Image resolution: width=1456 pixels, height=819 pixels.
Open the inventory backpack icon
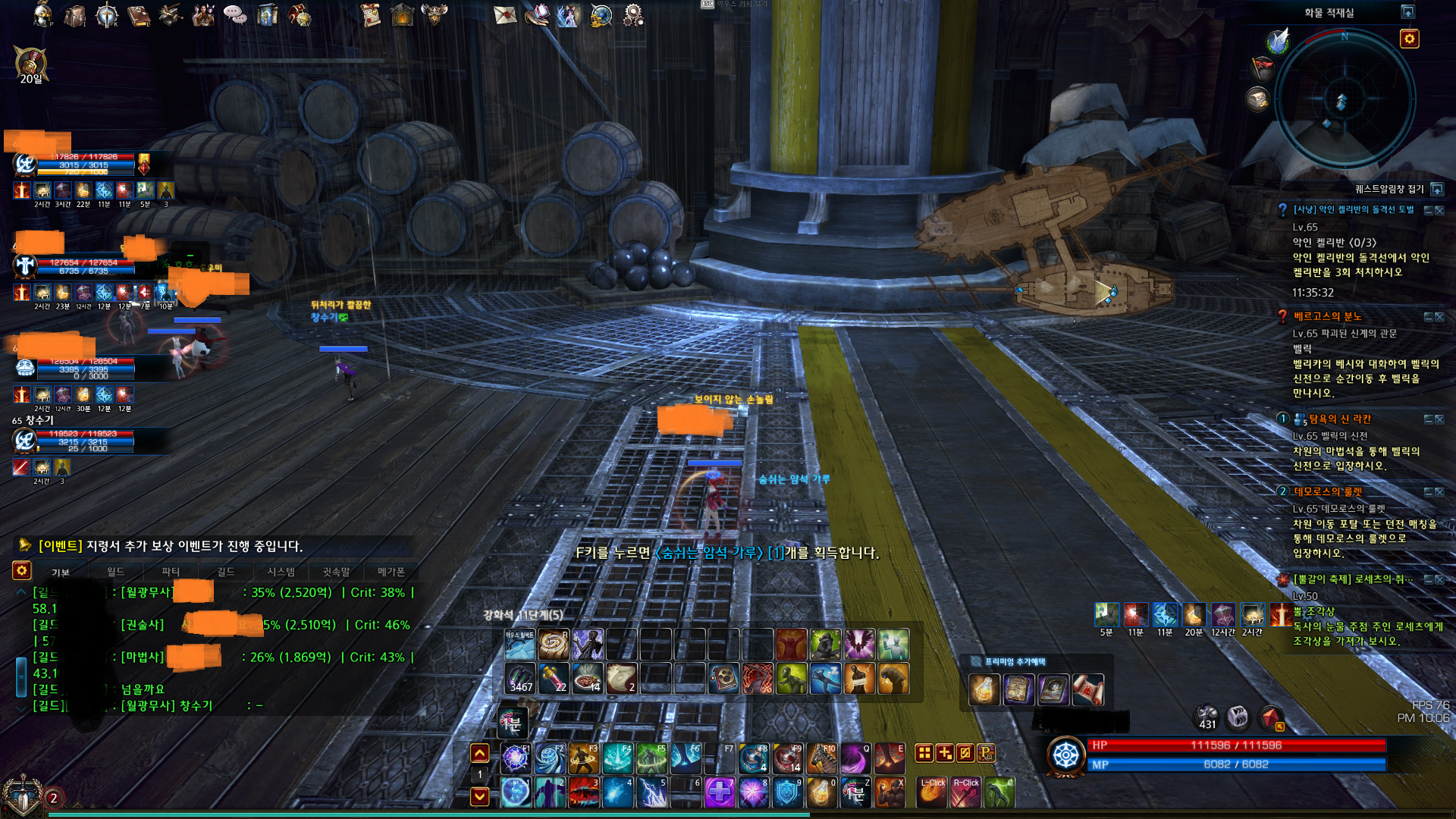coord(74,14)
